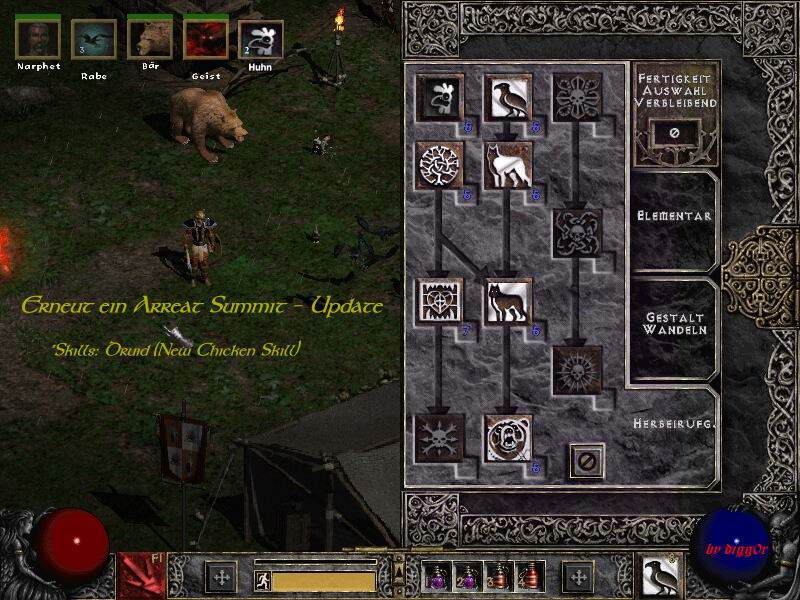The image size is (800, 600).
Task: Open the left-click attack skill selector
Action: point(139,576)
